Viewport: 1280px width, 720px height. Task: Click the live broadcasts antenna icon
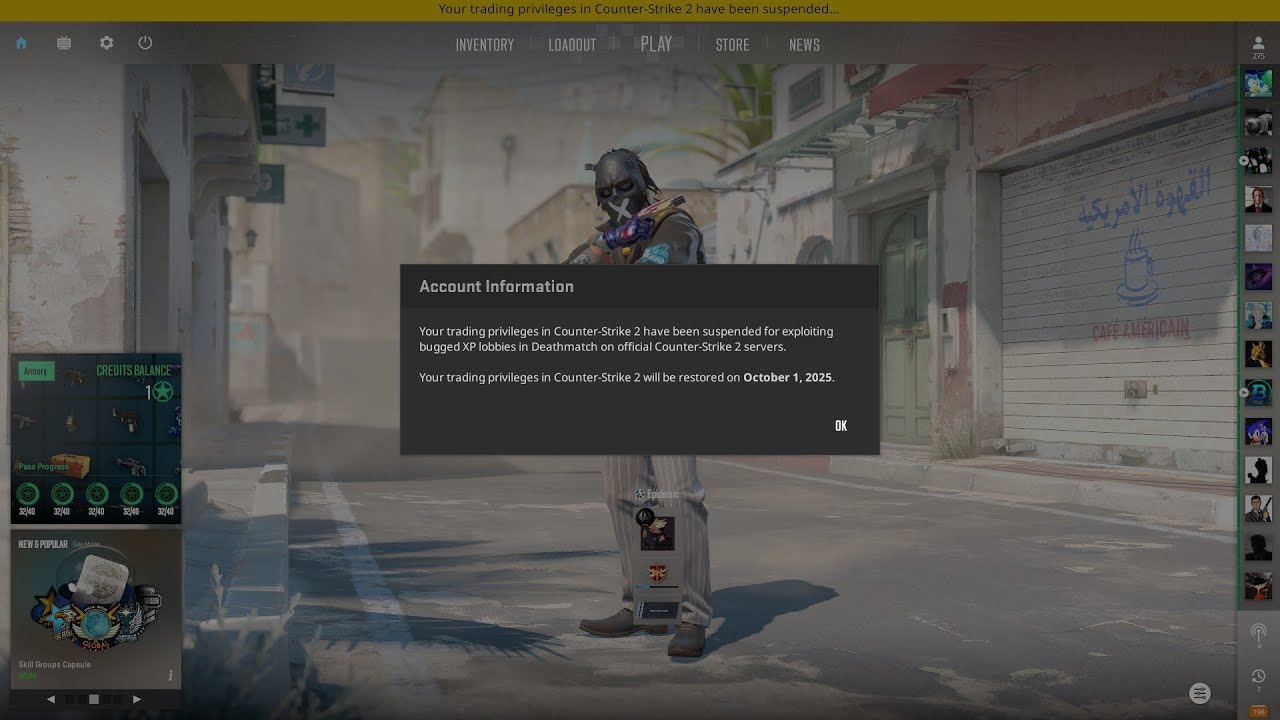(x=1257, y=632)
